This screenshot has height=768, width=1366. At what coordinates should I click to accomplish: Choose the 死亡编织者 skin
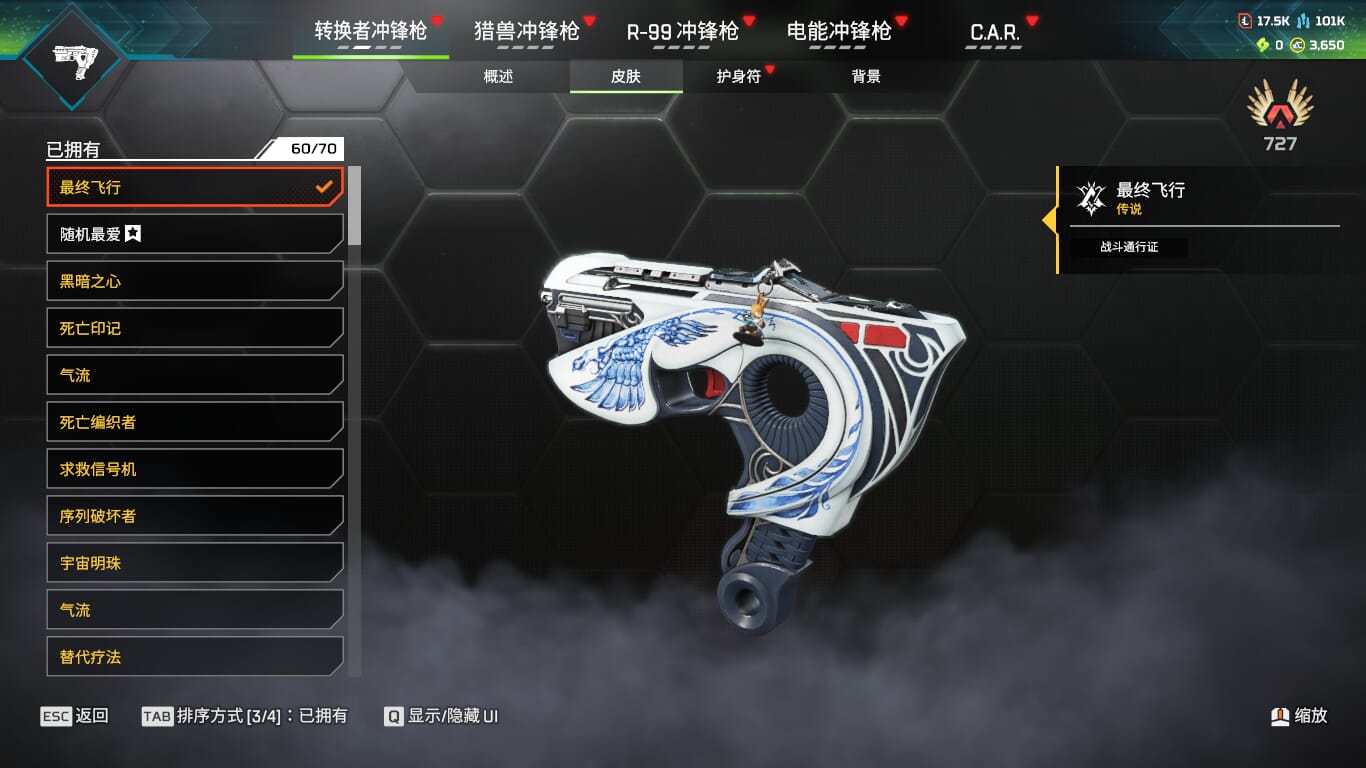(x=195, y=422)
